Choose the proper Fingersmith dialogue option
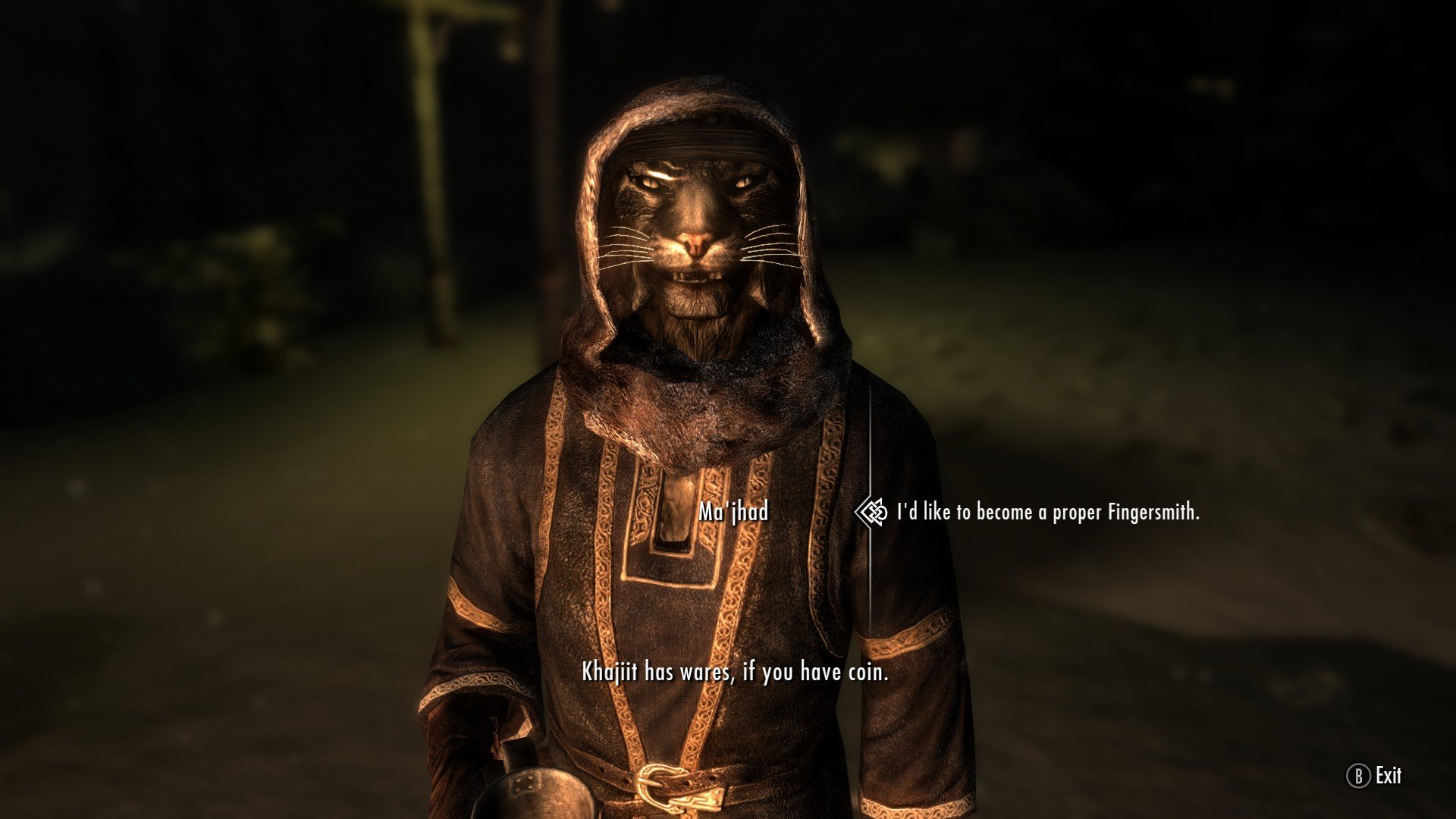Viewport: 1456px width, 819px height. [x=1047, y=513]
